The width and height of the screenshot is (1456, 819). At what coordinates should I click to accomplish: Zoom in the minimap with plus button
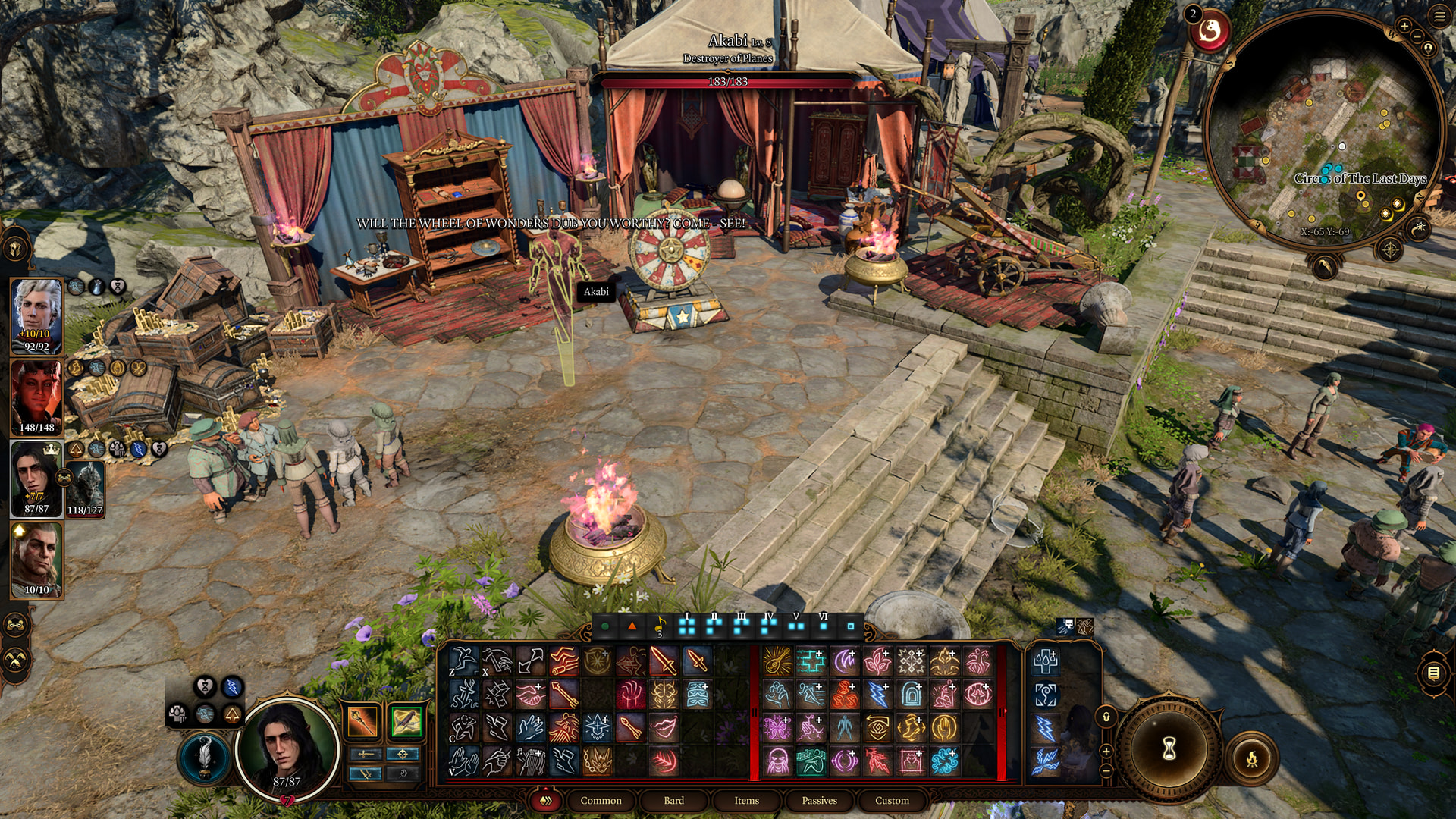point(1404,26)
